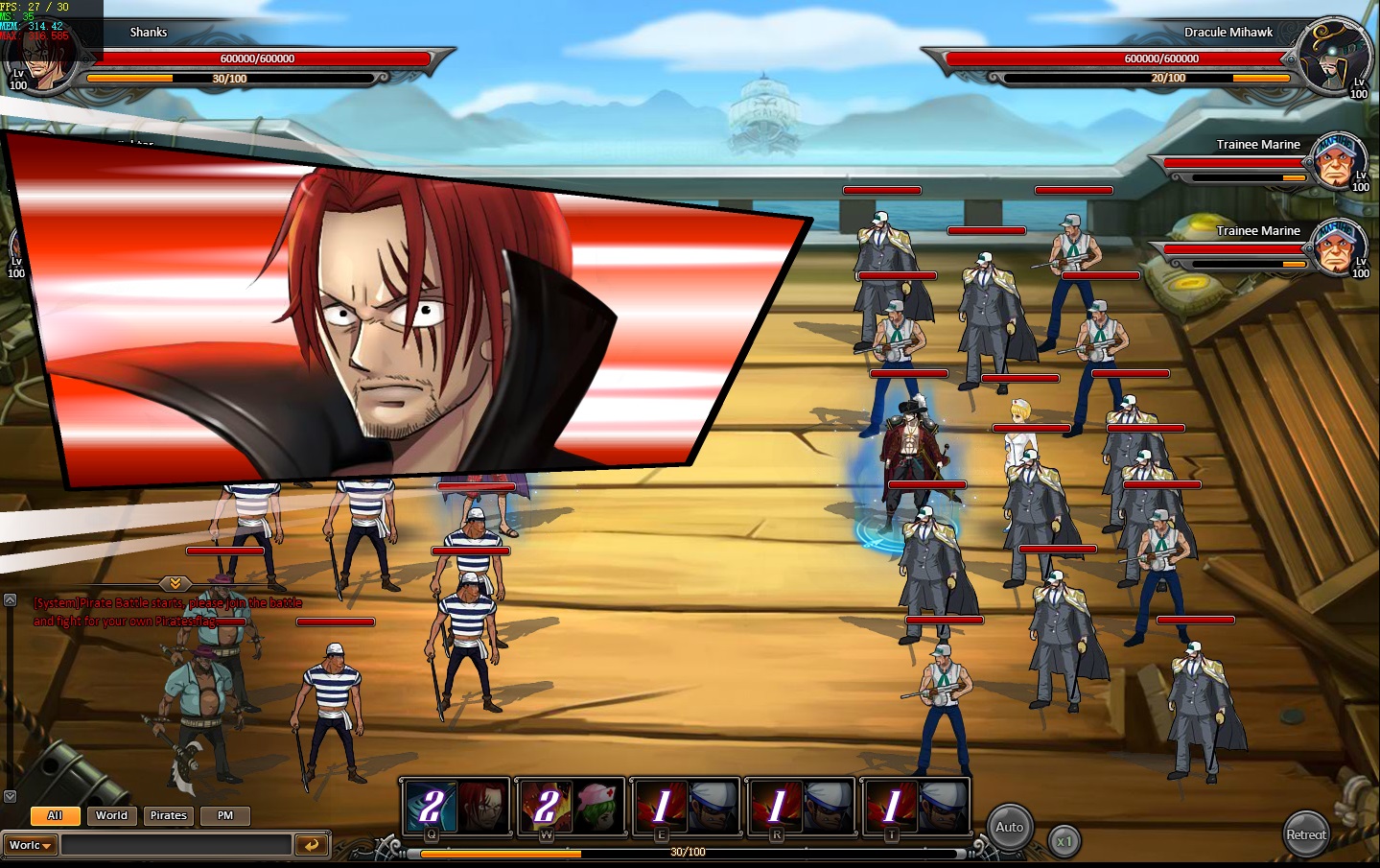The width and height of the screenshot is (1380, 868).
Task: Change the x1 battle speed
Action: pos(1064,841)
